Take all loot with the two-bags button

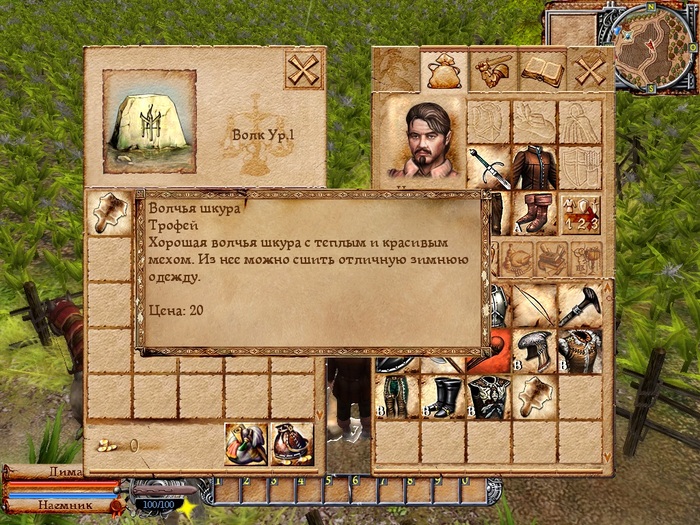244,444
